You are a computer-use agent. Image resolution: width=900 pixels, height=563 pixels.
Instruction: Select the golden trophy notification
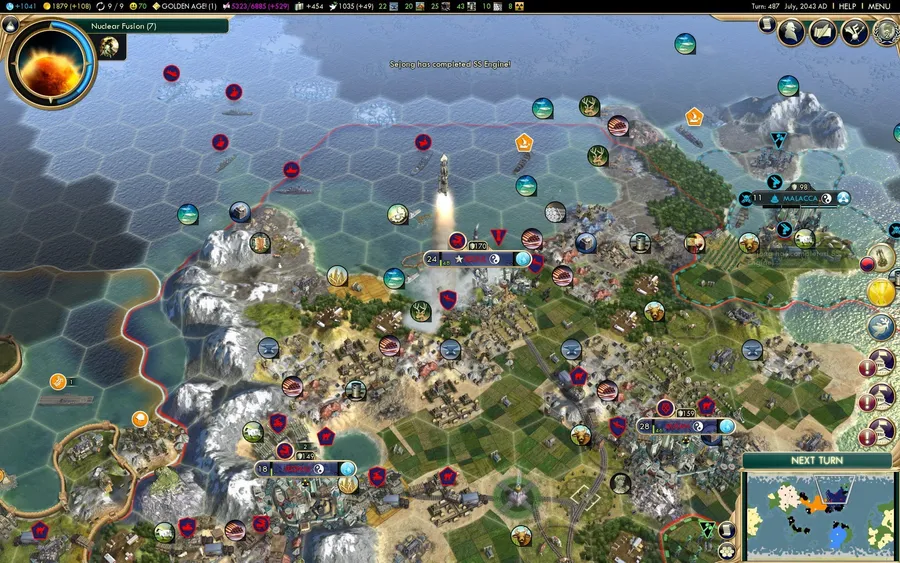tap(881, 293)
